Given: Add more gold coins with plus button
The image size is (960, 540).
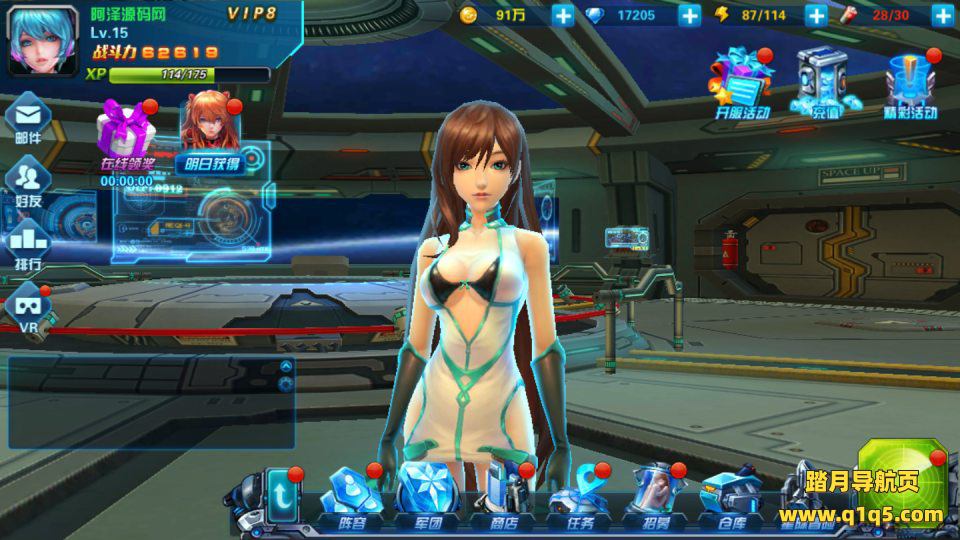Looking at the screenshot, I should [x=563, y=15].
